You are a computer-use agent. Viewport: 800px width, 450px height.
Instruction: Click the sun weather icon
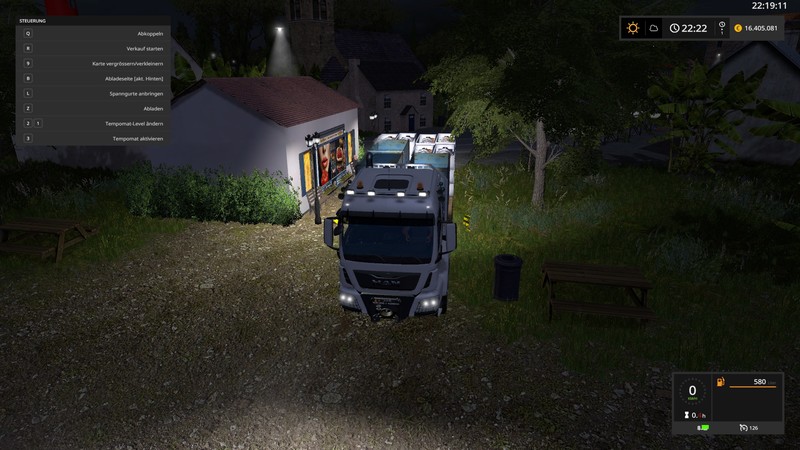click(x=633, y=28)
